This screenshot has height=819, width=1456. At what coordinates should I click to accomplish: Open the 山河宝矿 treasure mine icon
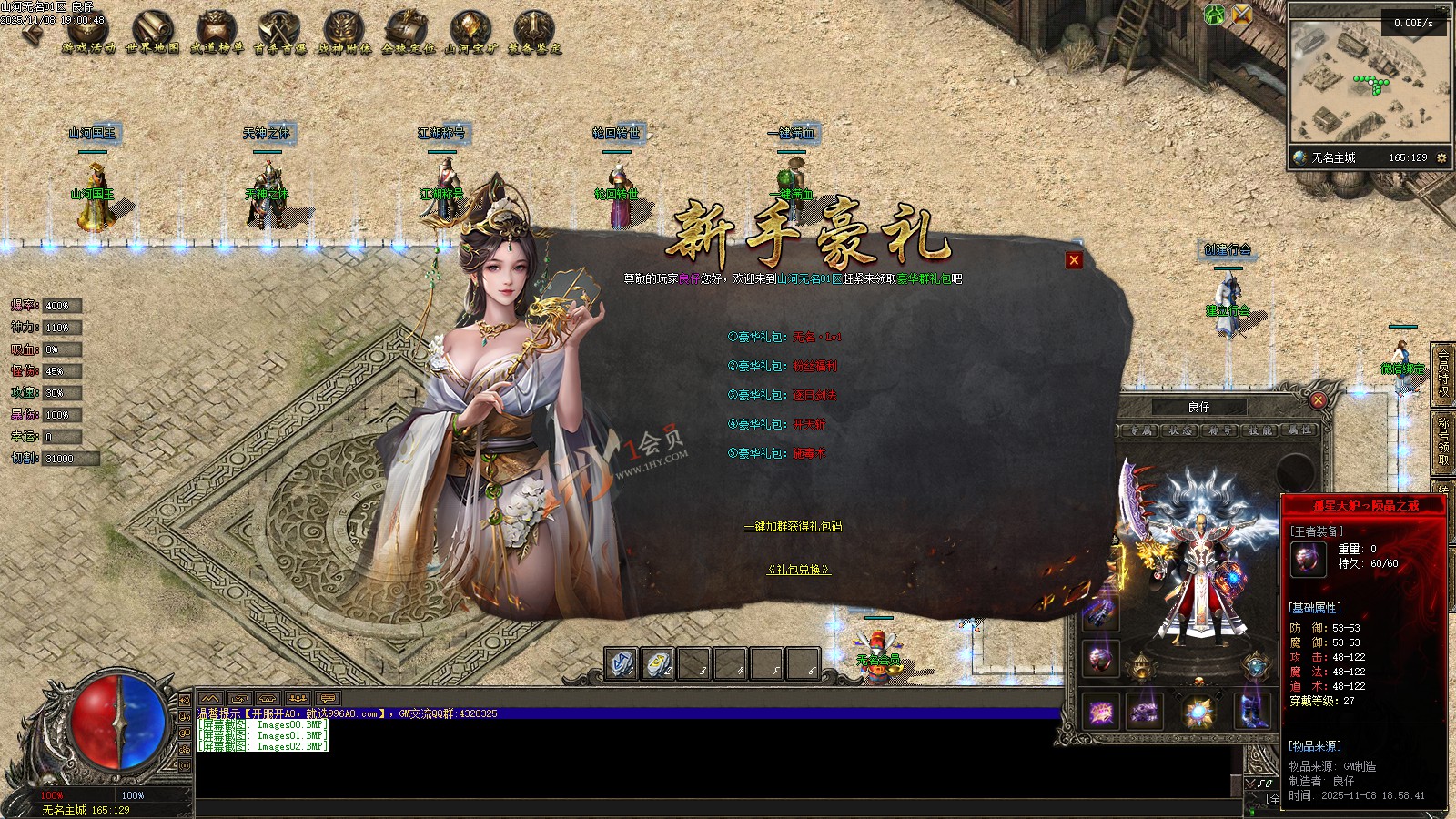pos(470,32)
